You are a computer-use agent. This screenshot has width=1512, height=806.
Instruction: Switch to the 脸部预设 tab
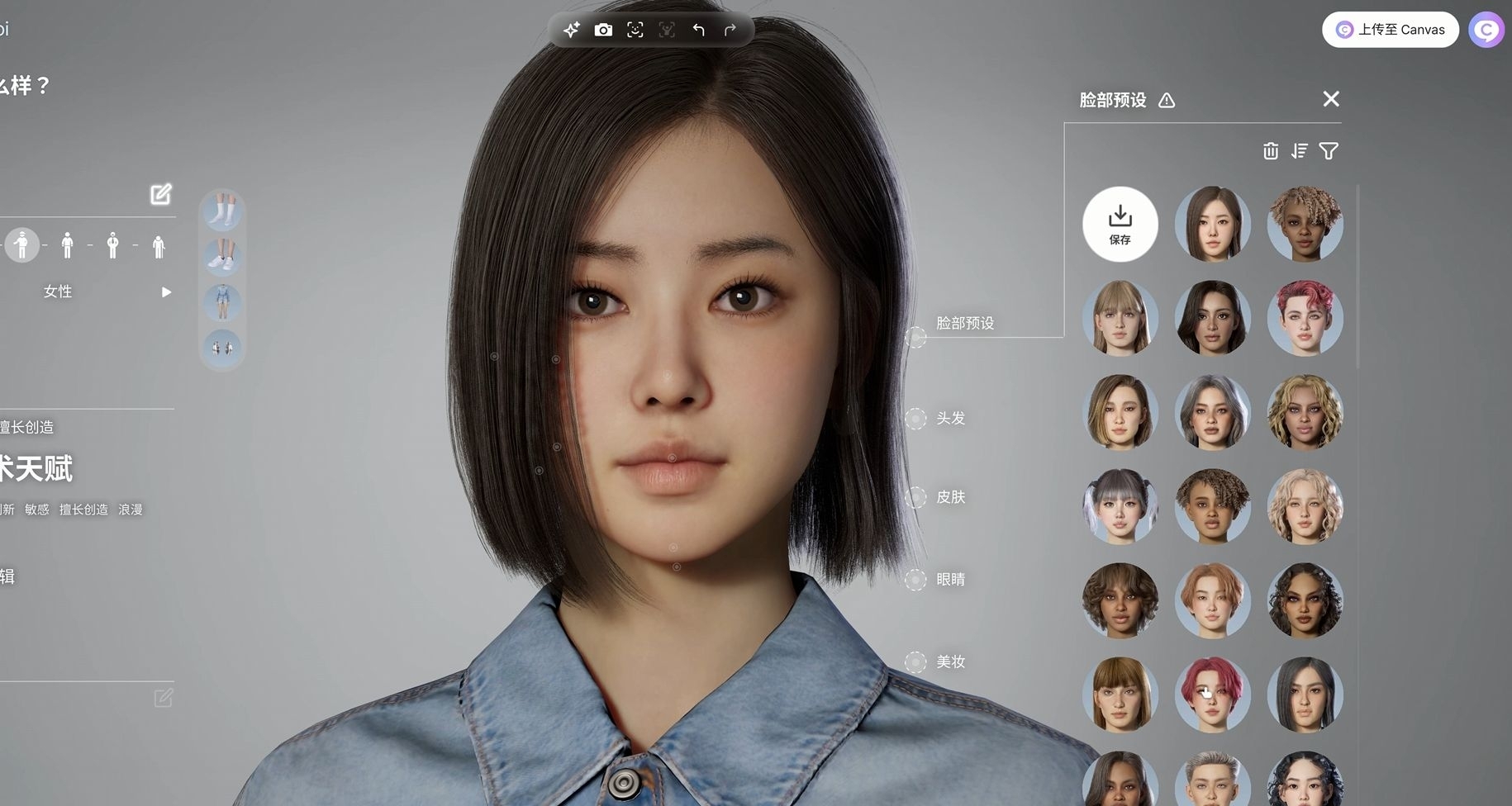coord(965,324)
